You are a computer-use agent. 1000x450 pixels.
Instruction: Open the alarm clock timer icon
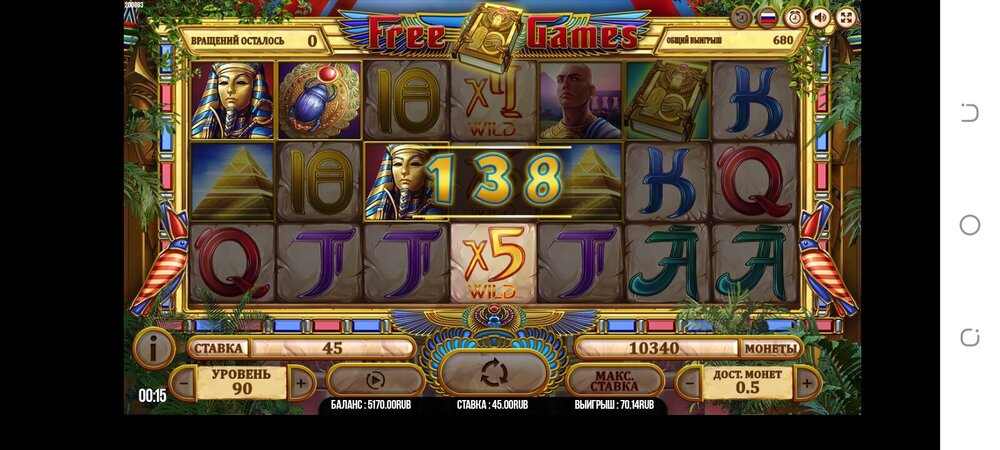pyautogui.click(x=794, y=17)
